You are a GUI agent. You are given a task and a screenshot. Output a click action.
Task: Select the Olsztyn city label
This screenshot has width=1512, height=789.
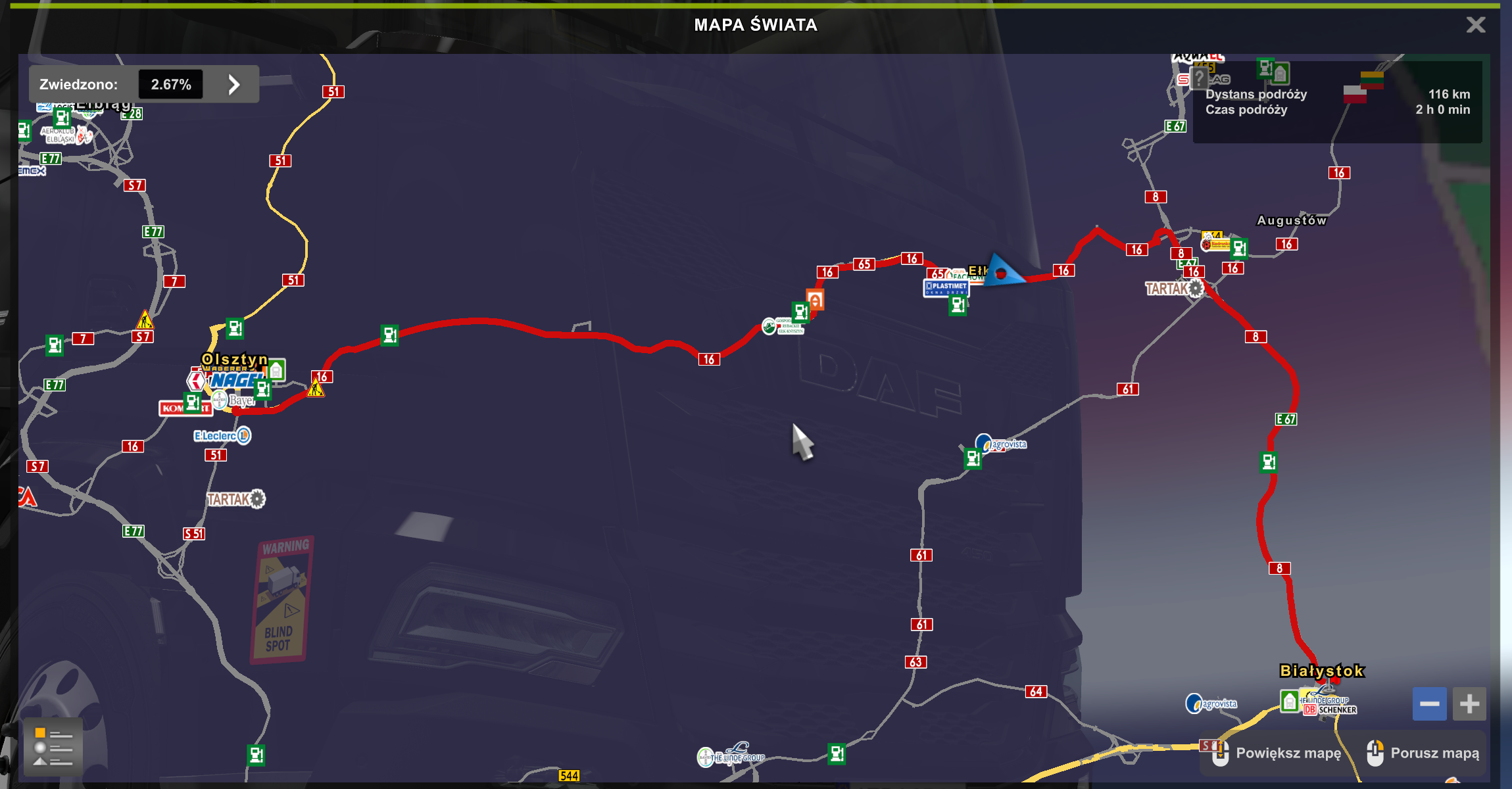(x=235, y=359)
